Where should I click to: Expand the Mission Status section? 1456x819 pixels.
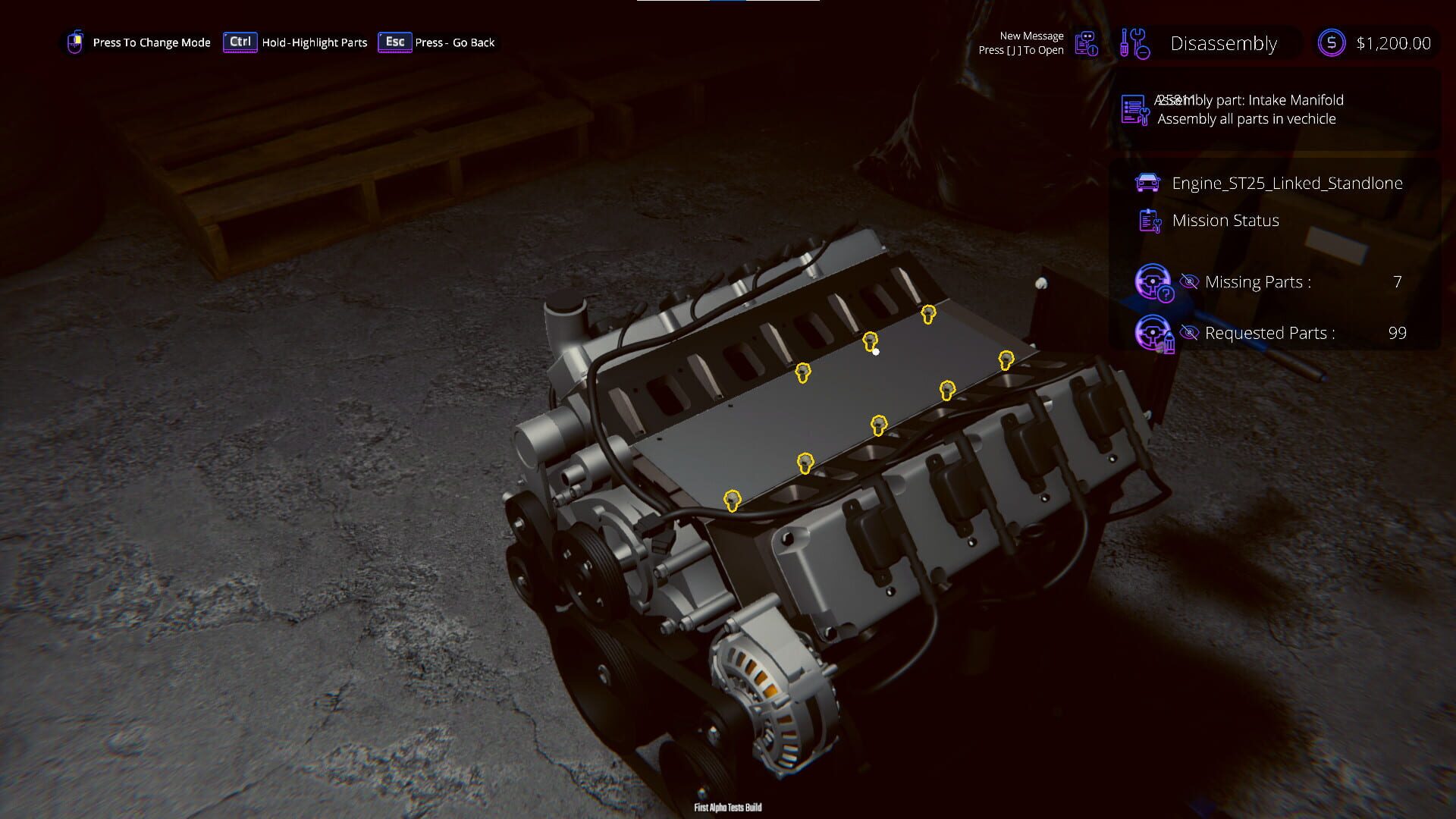[1225, 220]
